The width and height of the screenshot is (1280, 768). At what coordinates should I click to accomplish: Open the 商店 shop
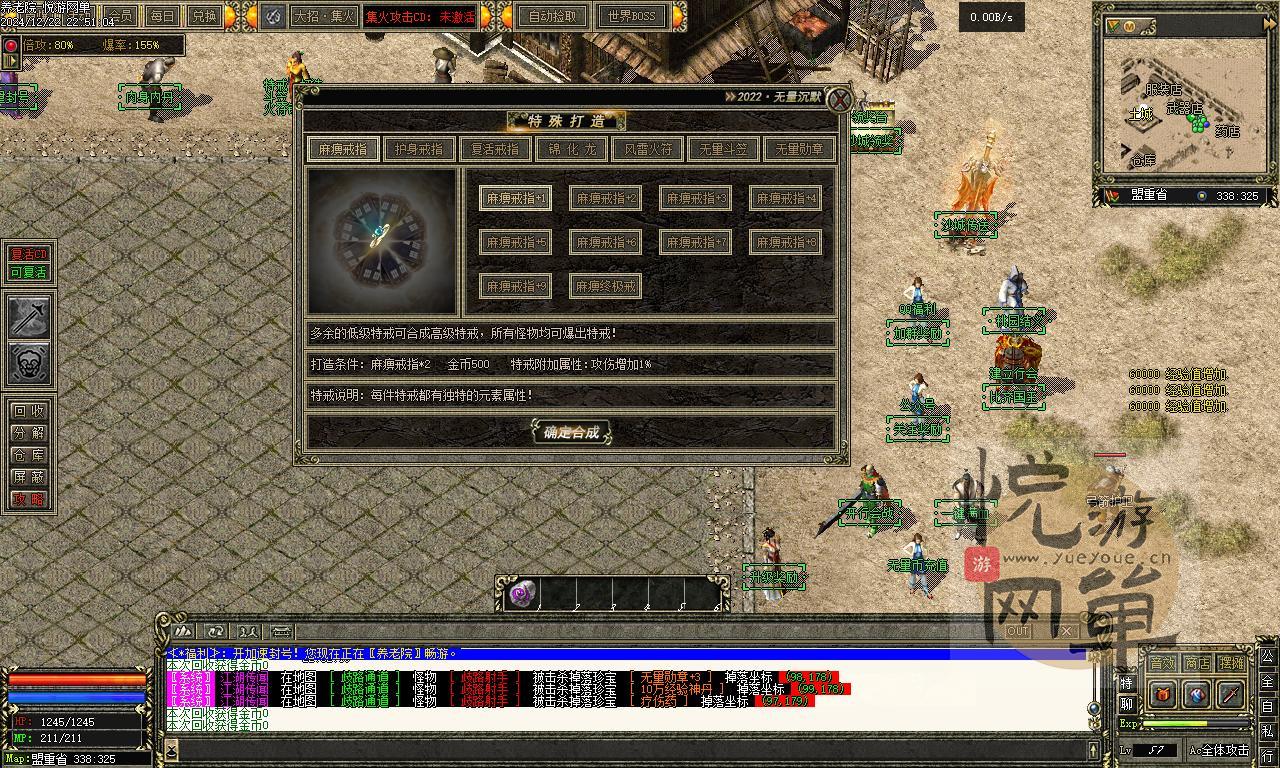1197,663
